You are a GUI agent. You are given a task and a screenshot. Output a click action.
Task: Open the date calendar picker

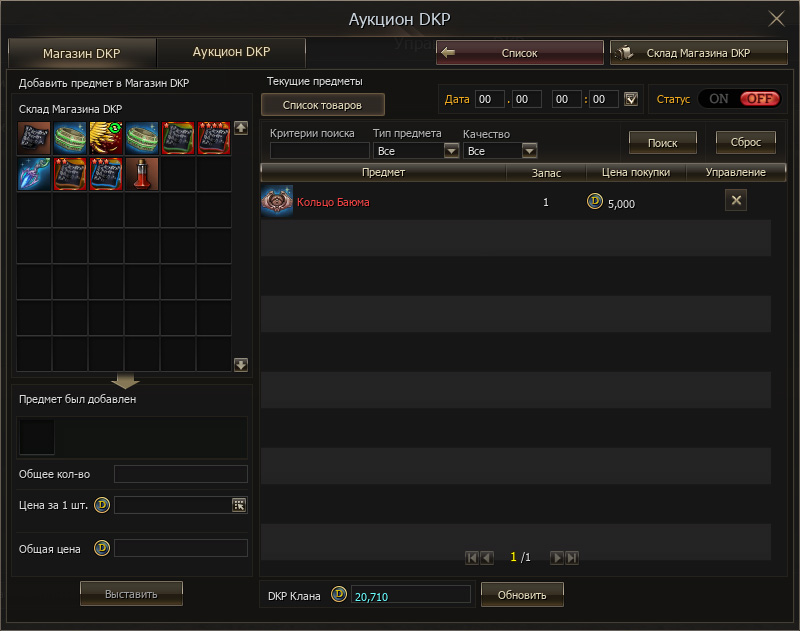[x=630, y=99]
